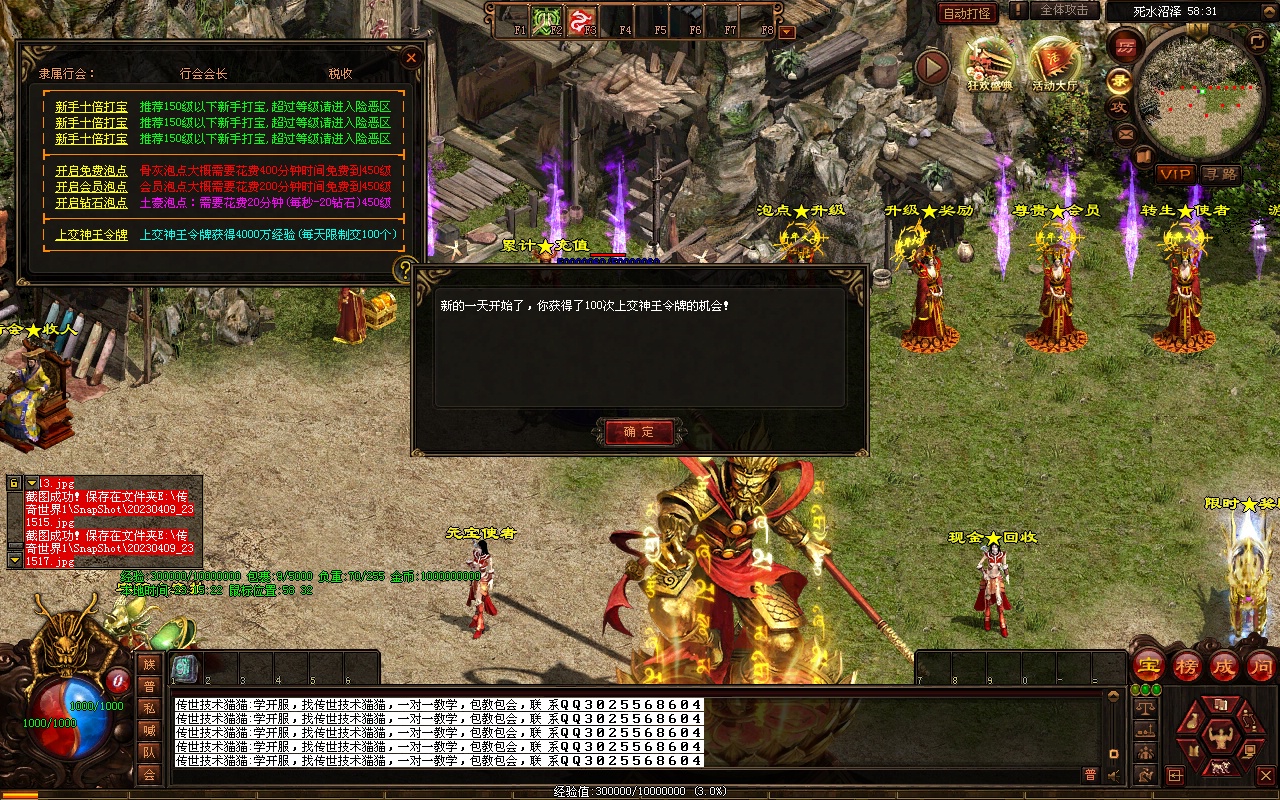
Task: Open the 狂欢盛典 carnival event icon
Action: pos(990,62)
